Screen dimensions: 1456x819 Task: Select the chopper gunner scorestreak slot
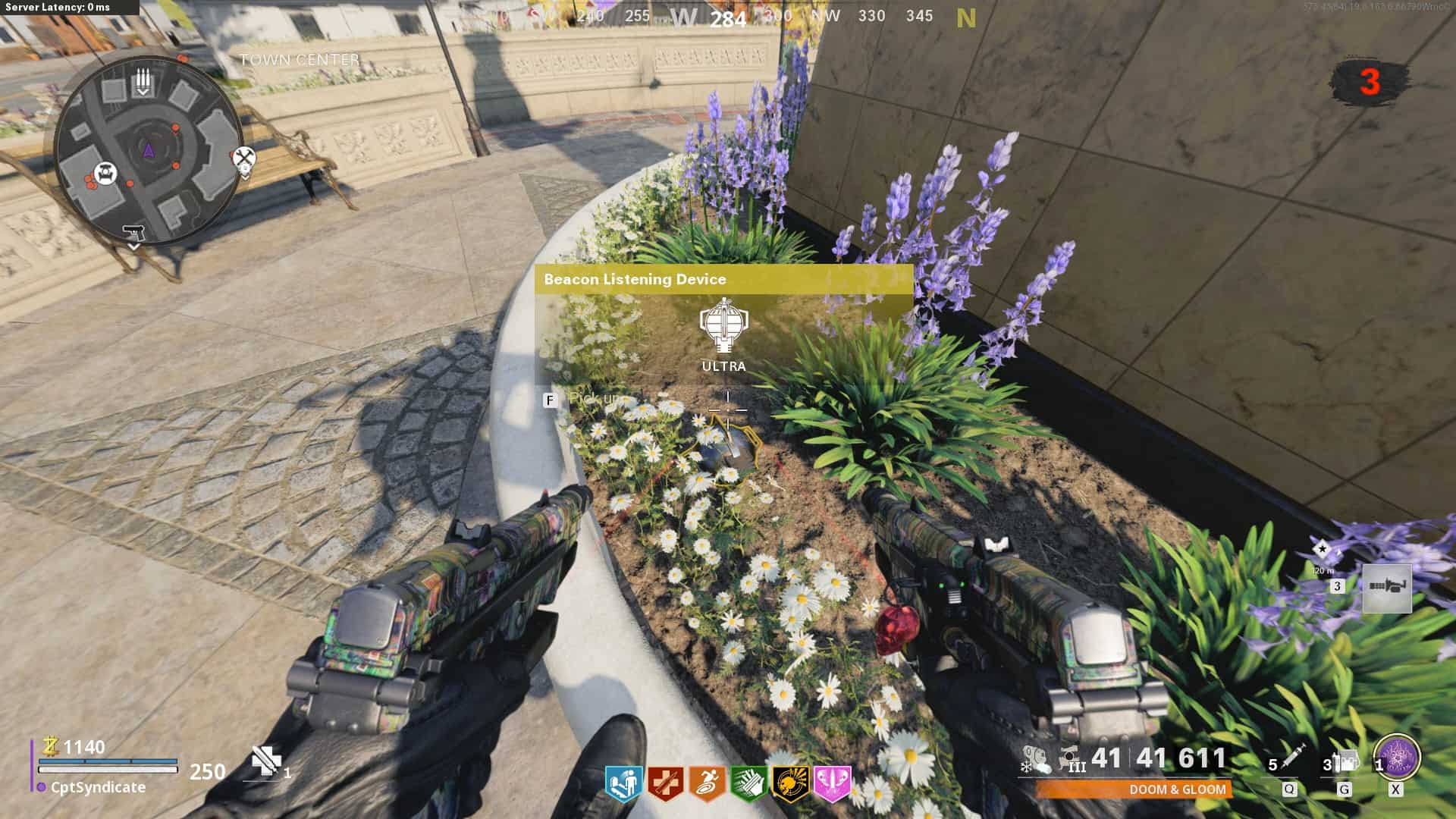tap(1387, 588)
